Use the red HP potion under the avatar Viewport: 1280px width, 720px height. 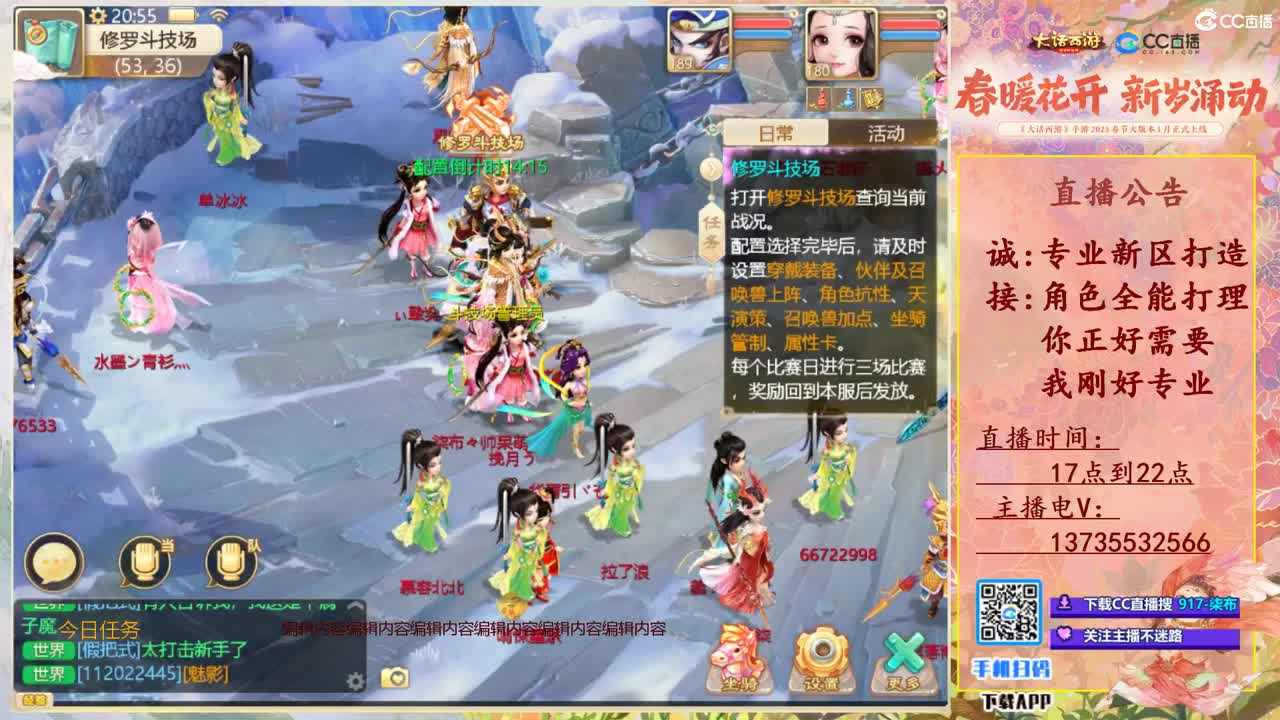tap(820, 100)
